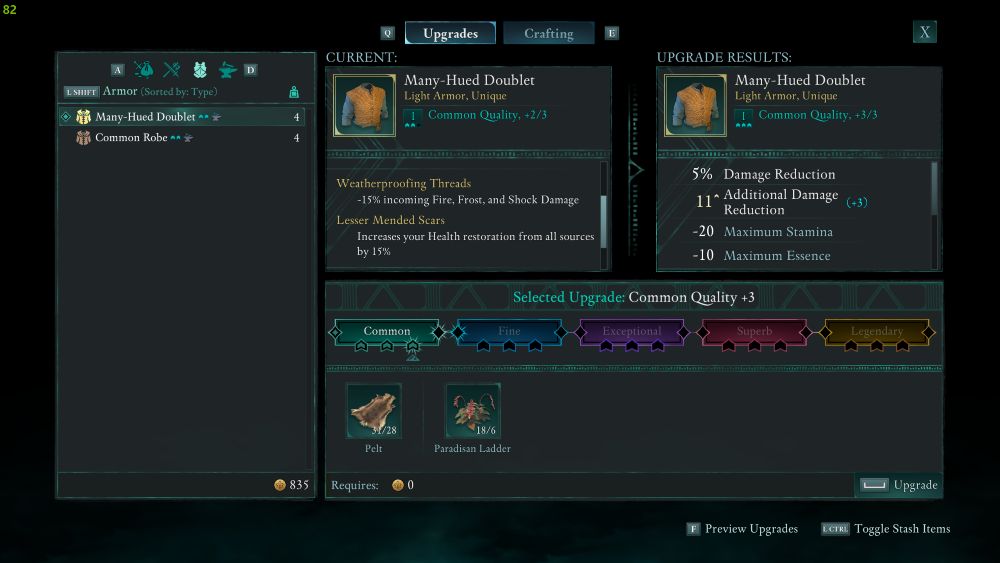Open the anvil materials category
The image size is (1000, 563).
tap(227, 70)
